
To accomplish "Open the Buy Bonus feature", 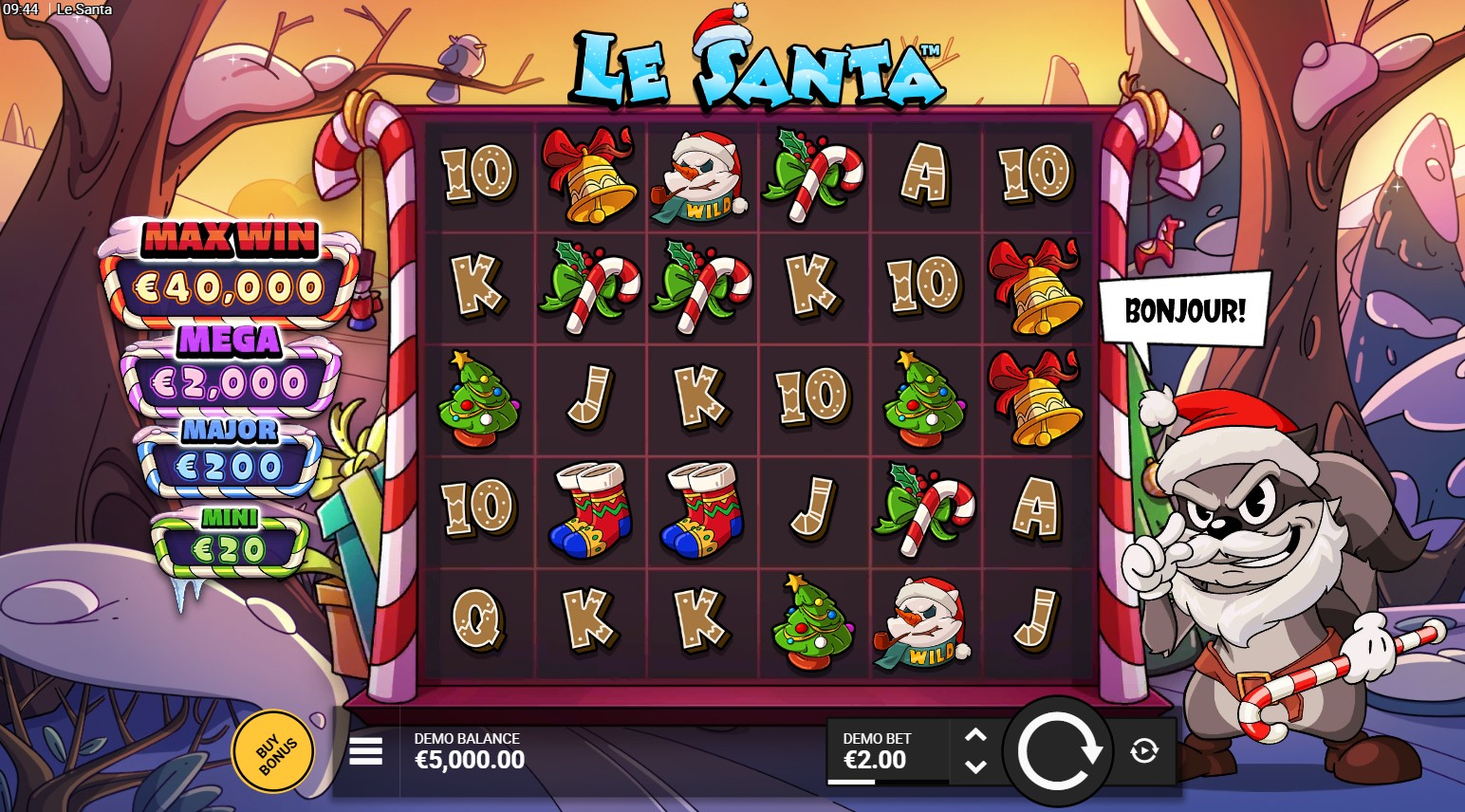I will pos(273,751).
